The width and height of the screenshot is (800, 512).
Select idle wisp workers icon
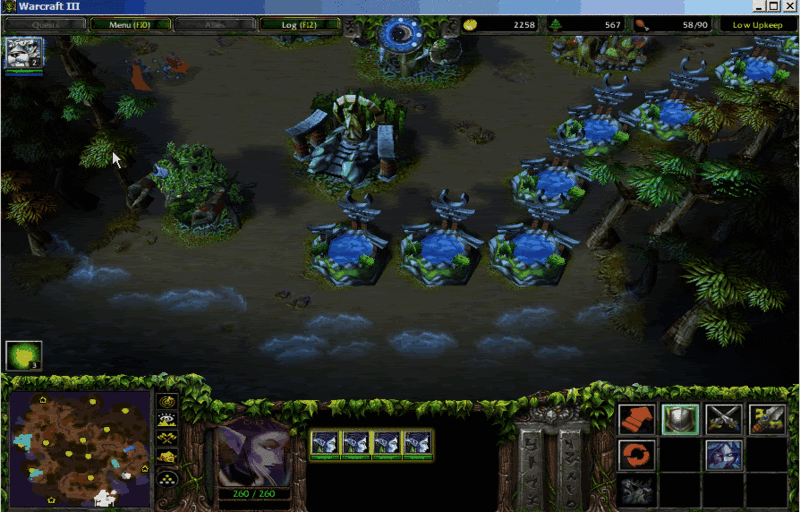(x=22, y=356)
